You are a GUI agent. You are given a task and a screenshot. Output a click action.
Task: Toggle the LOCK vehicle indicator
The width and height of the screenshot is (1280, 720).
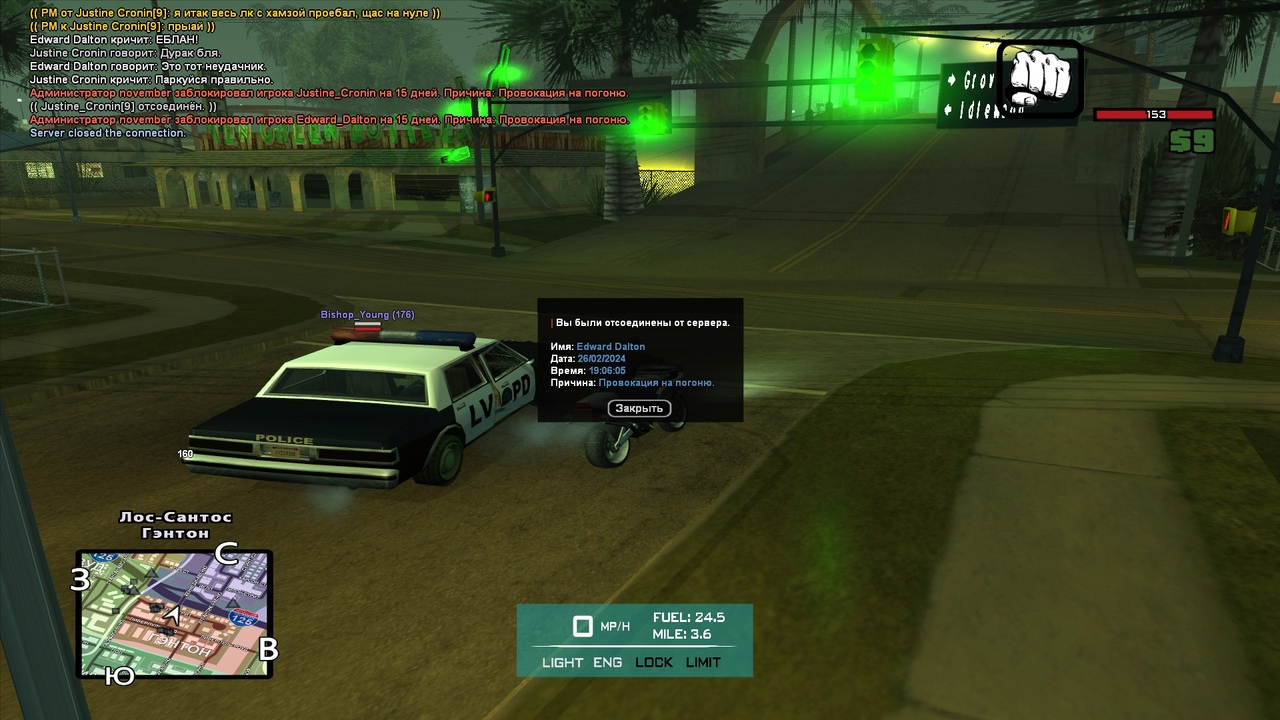[654, 662]
